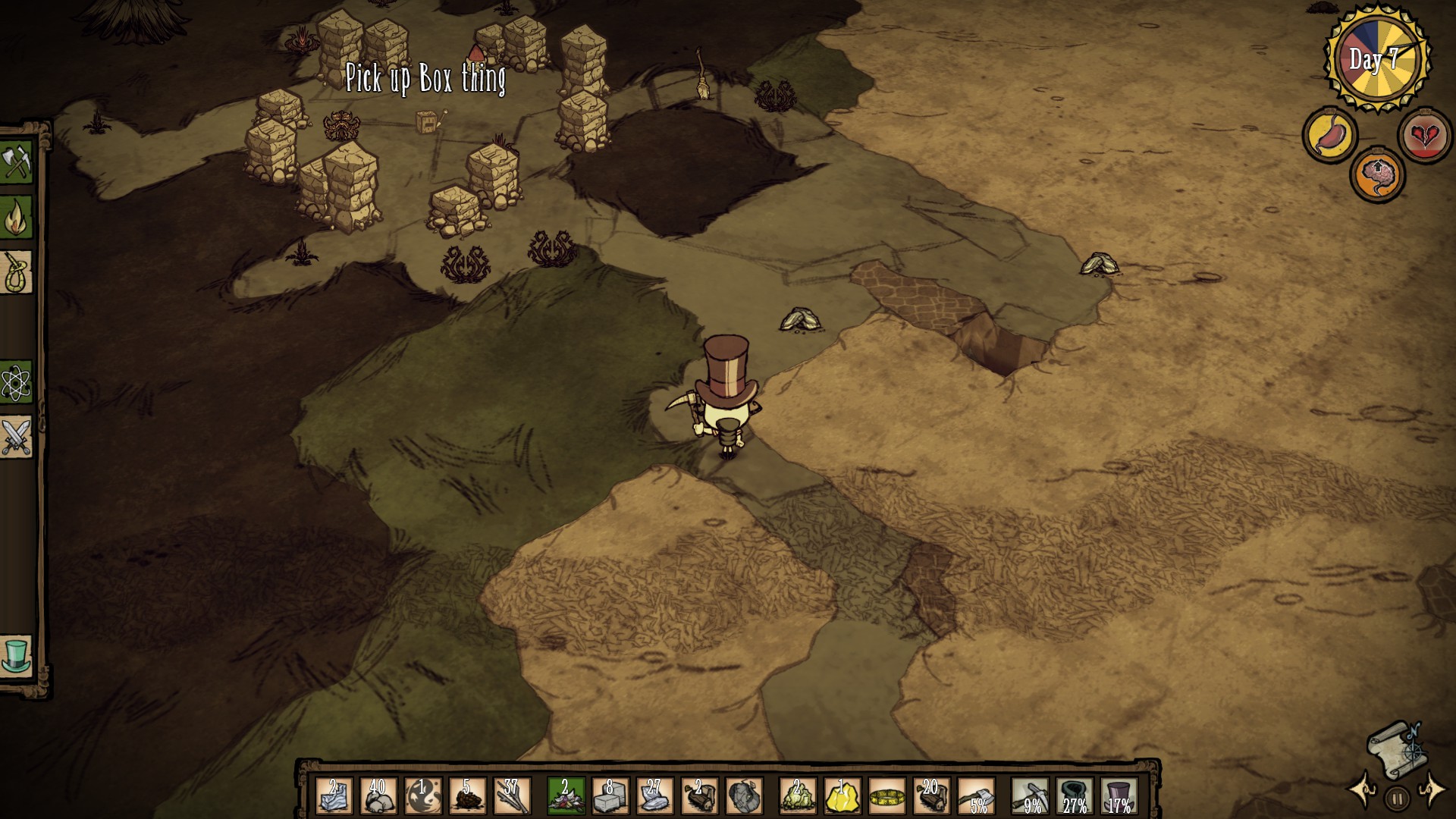
Task: Rotate the camera with the right arrow
Action: pyautogui.click(x=1432, y=789)
